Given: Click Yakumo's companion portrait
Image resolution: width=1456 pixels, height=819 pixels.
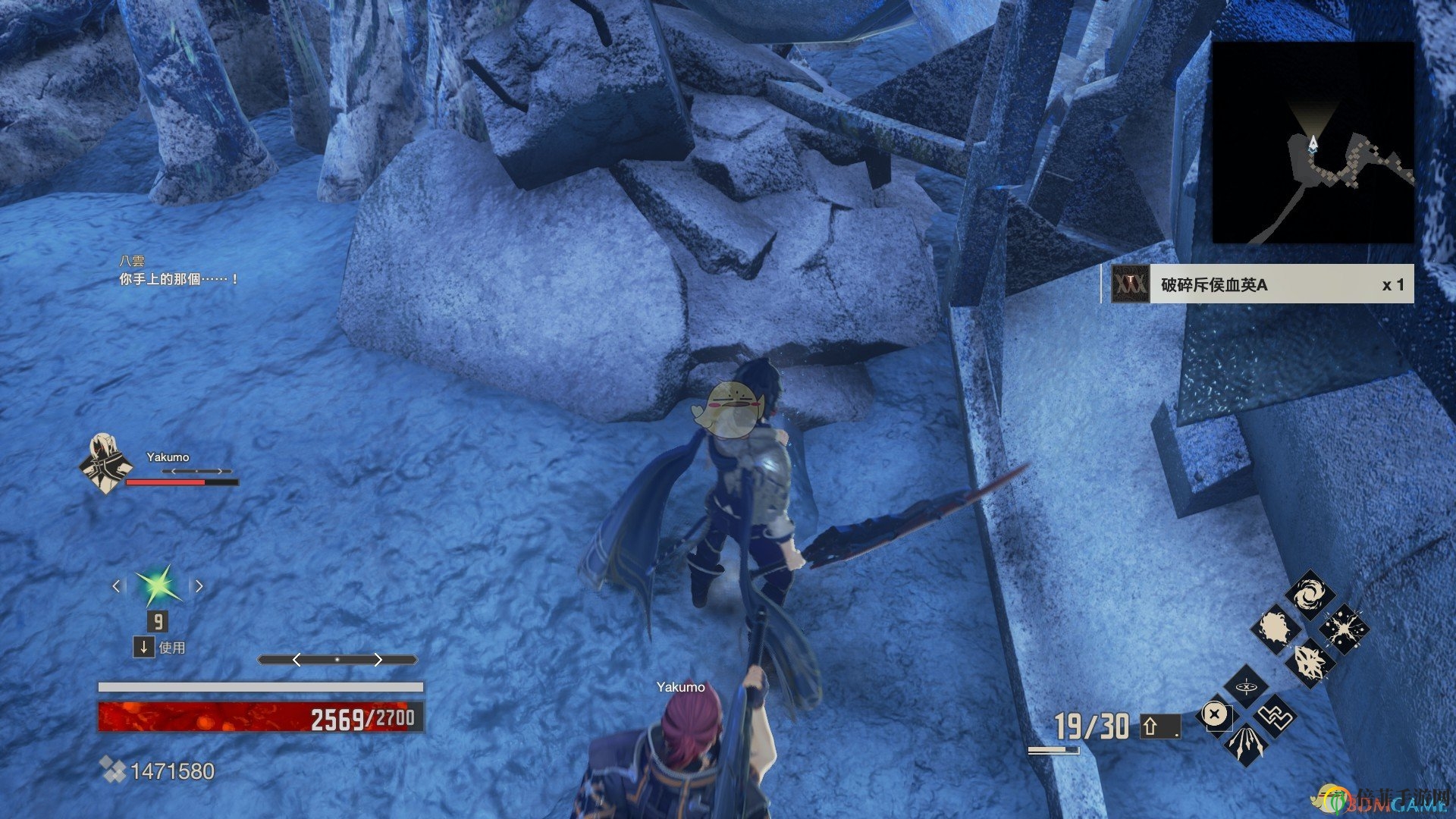Looking at the screenshot, I should pyautogui.click(x=104, y=463).
